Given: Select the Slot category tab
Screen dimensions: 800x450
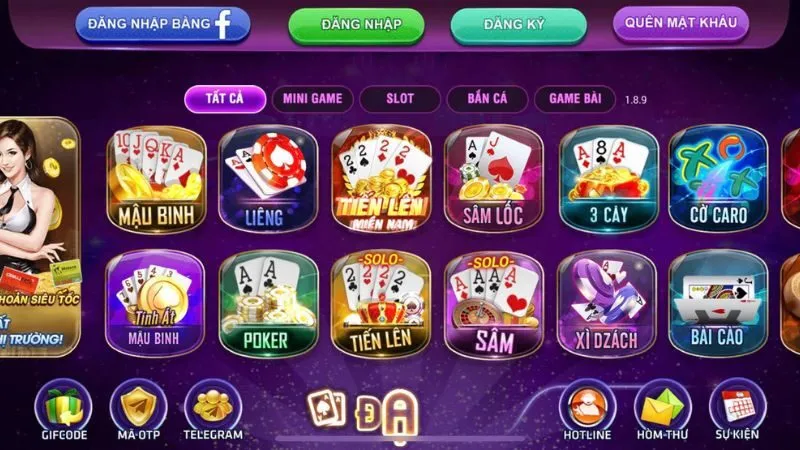Looking at the screenshot, I should [400, 99].
